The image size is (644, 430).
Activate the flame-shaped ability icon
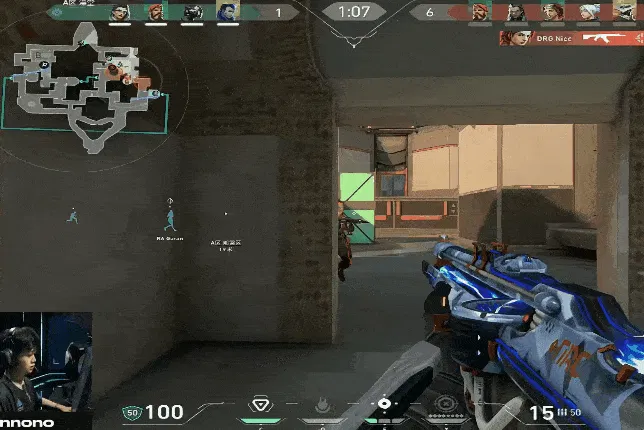pyautogui.click(x=323, y=405)
